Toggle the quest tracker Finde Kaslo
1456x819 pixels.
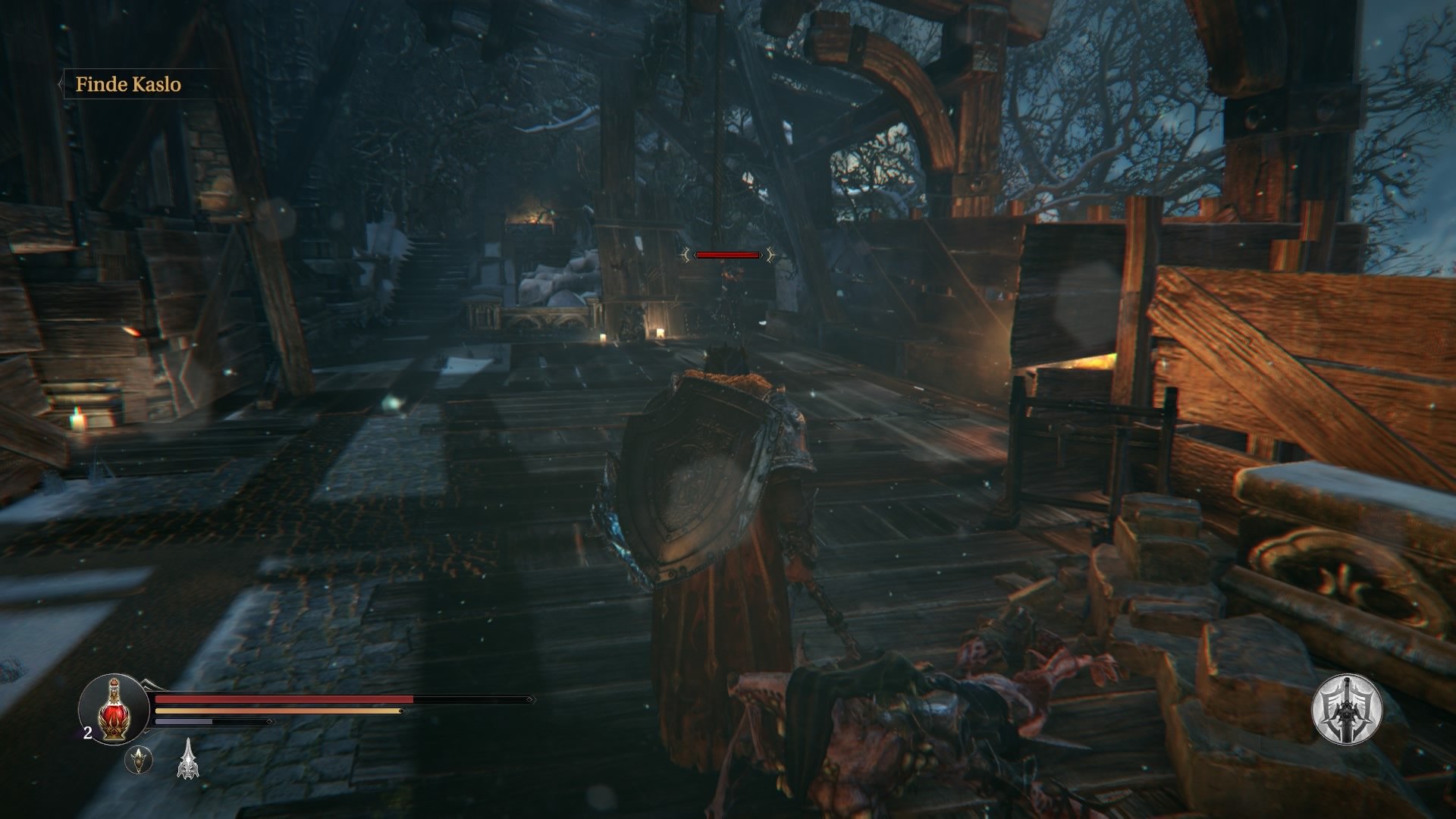point(129,85)
